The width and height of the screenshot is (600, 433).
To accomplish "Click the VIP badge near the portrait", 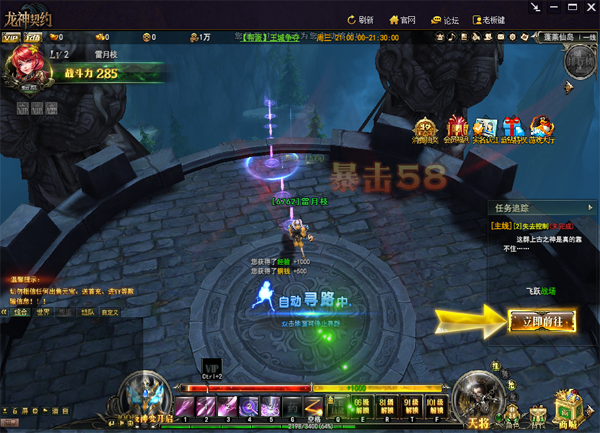I will 13,38.
